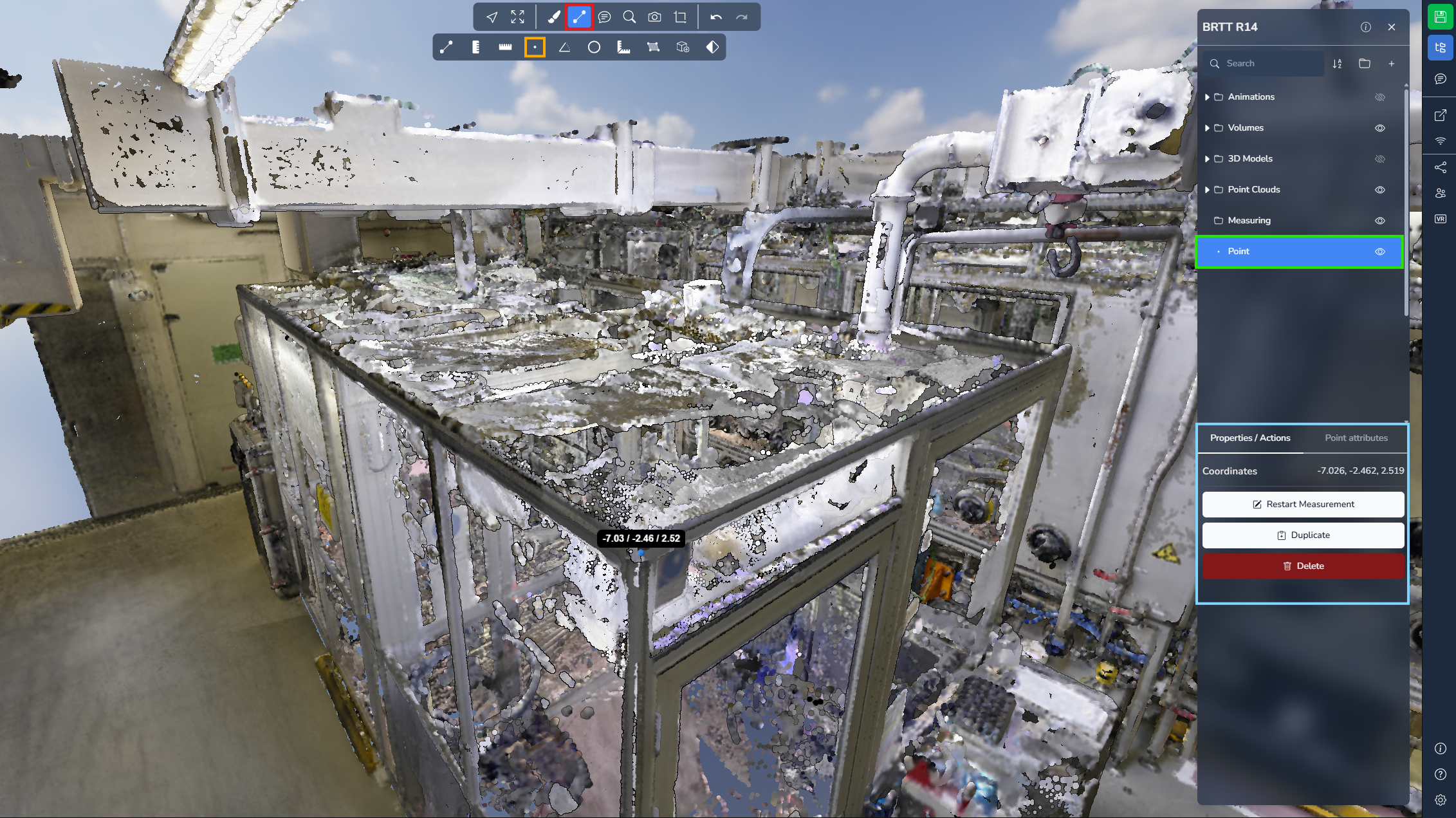Delete the selected point
Screen dimensions: 1456x818
[1303, 566]
